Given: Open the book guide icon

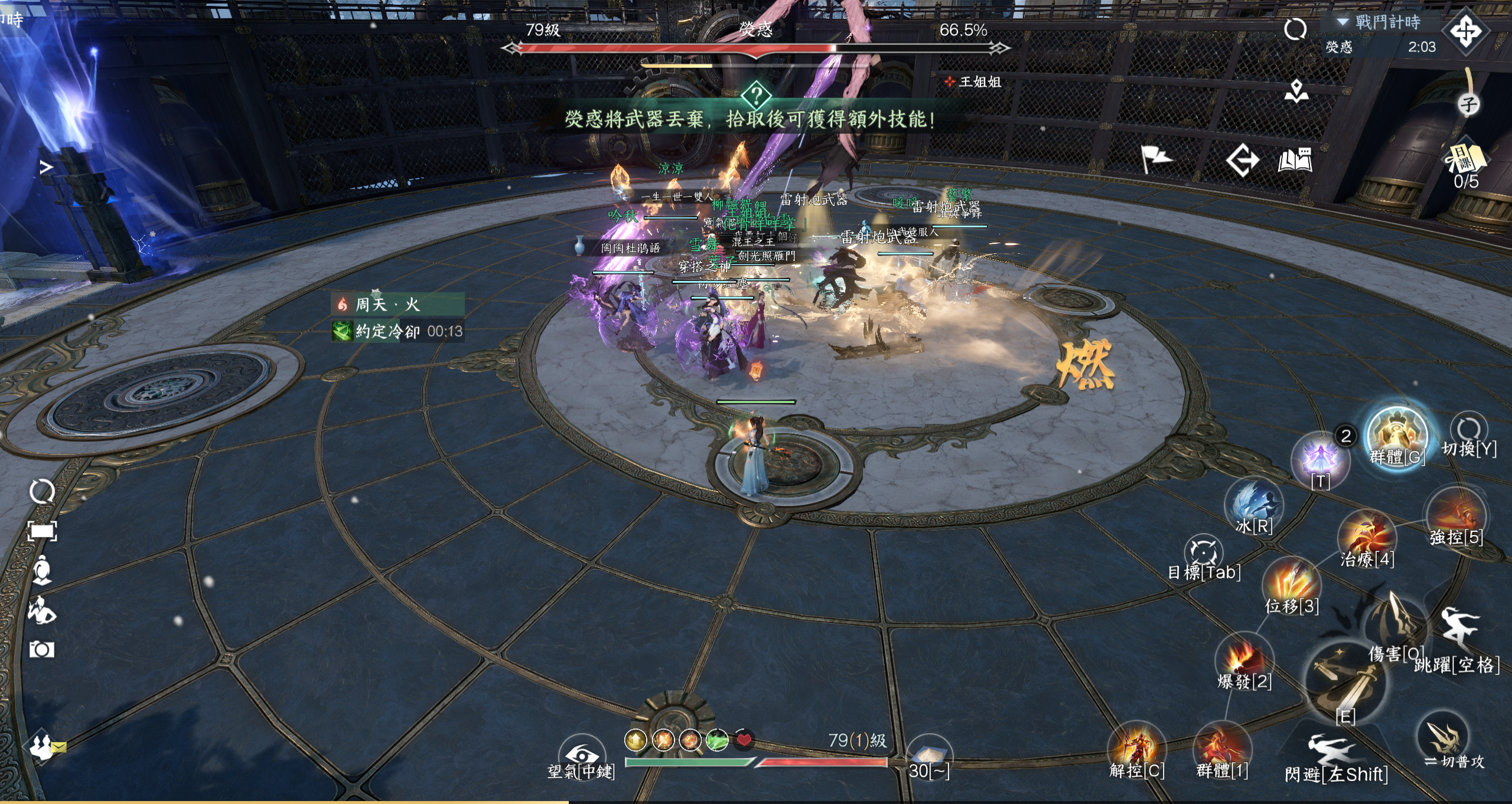Looking at the screenshot, I should point(1295,161).
